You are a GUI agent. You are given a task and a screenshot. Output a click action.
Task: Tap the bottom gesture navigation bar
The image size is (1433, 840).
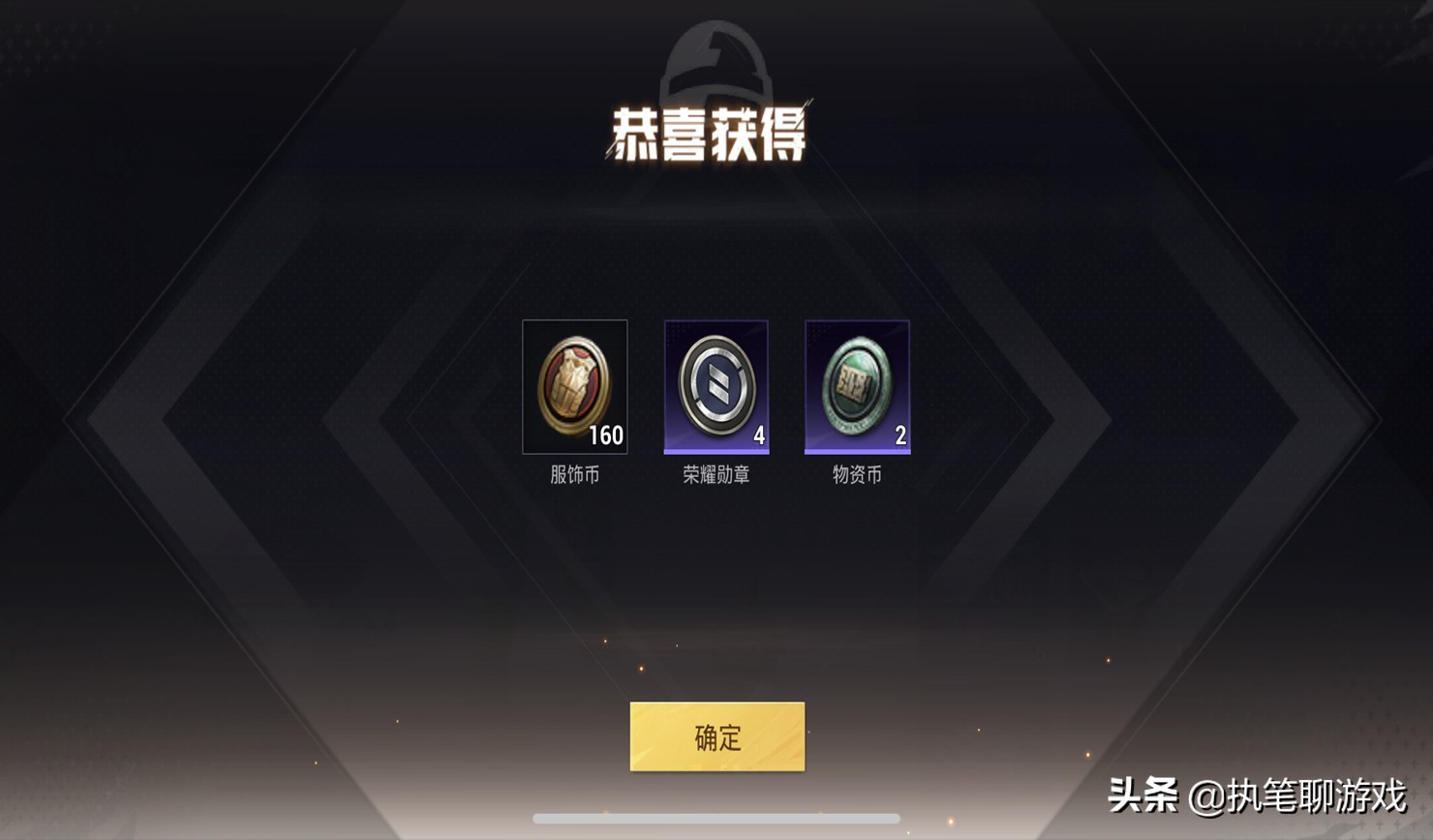[716, 818]
